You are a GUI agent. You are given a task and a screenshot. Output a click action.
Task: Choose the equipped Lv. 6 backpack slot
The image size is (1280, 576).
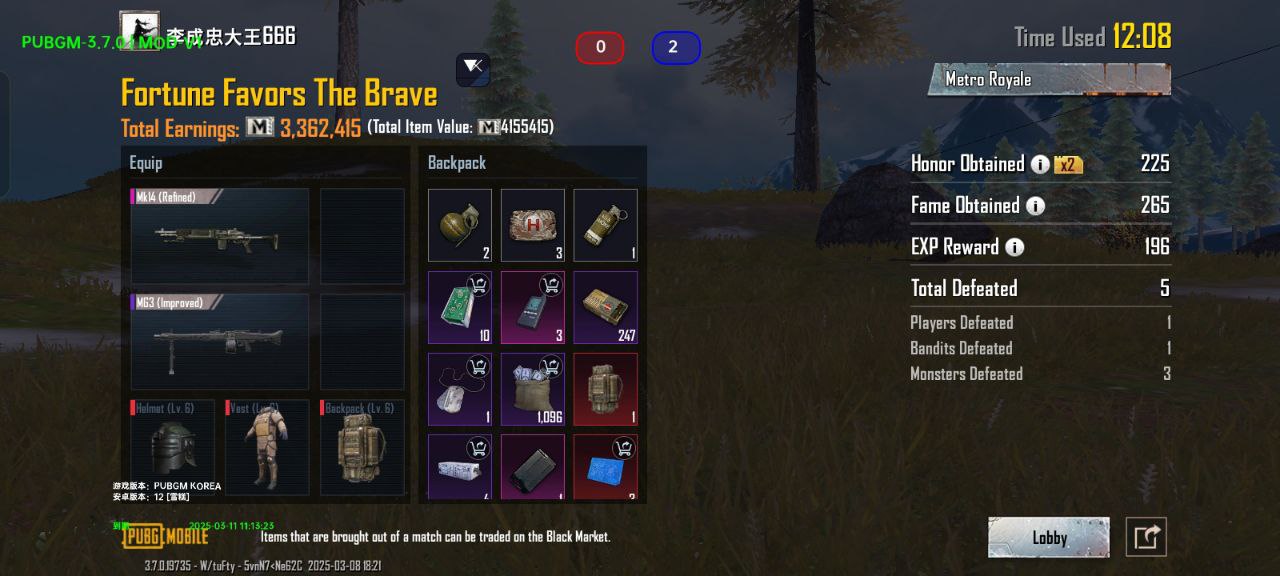coord(362,448)
